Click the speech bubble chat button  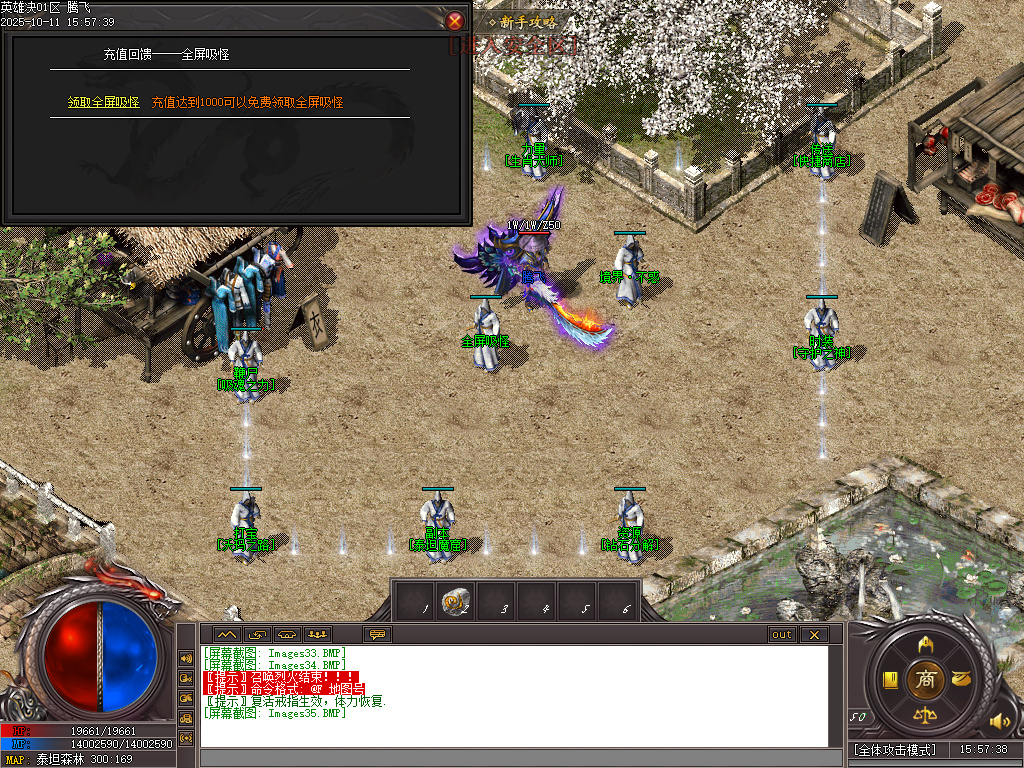click(378, 634)
